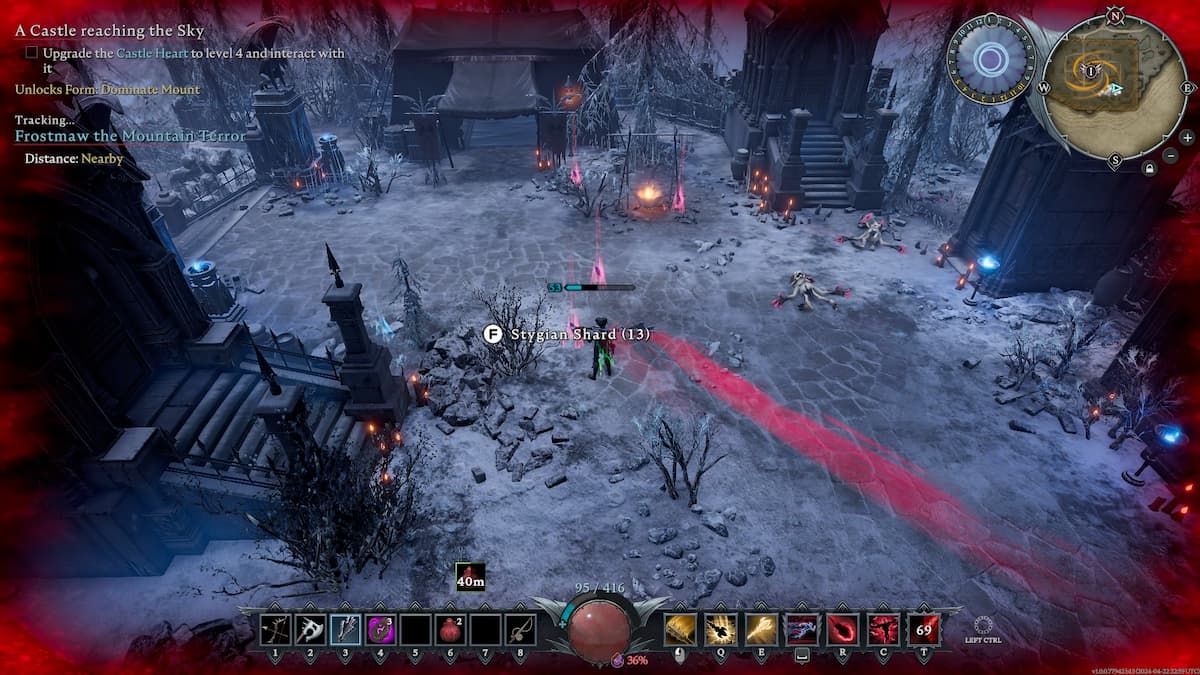Cast the red blood spell on C
This screenshot has height=675, width=1200.
coord(882,629)
